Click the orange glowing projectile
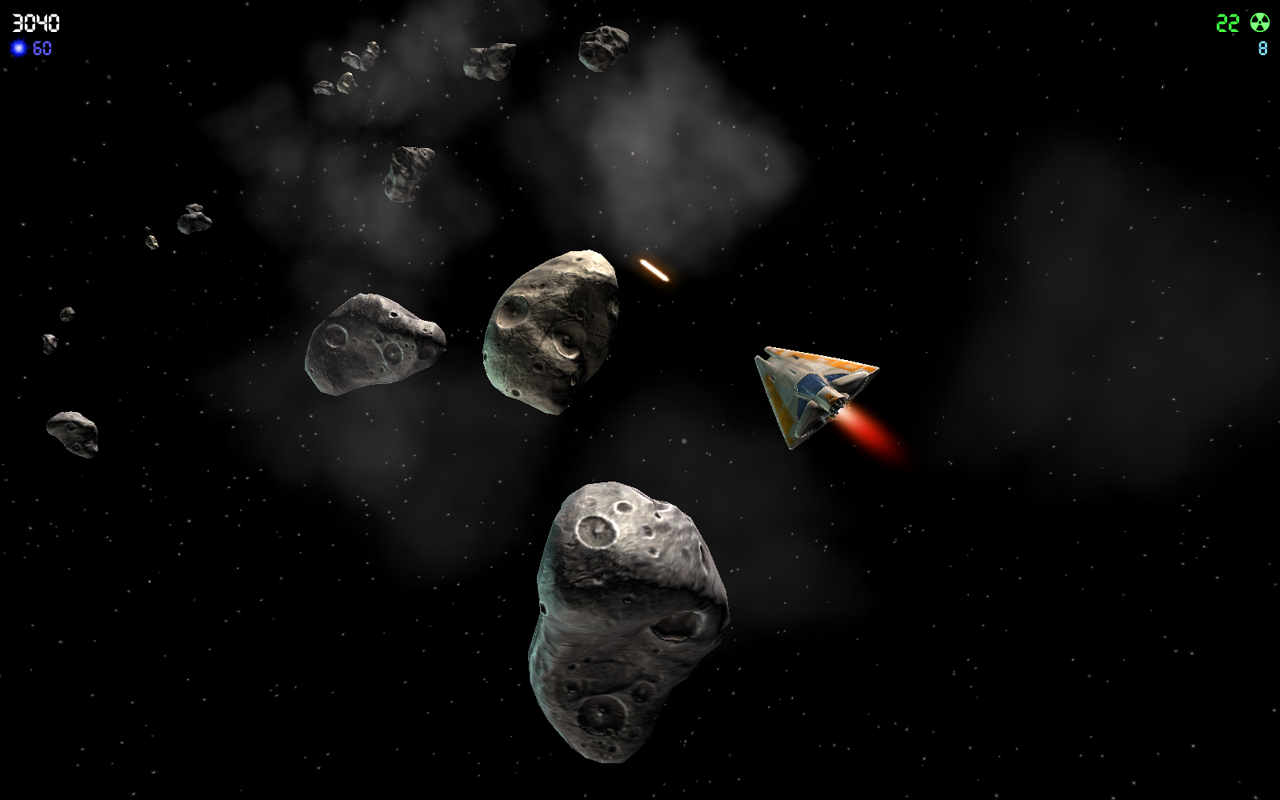Image resolution: width=1280 pixels, height=800 pixels. click(x=652, y=268)
